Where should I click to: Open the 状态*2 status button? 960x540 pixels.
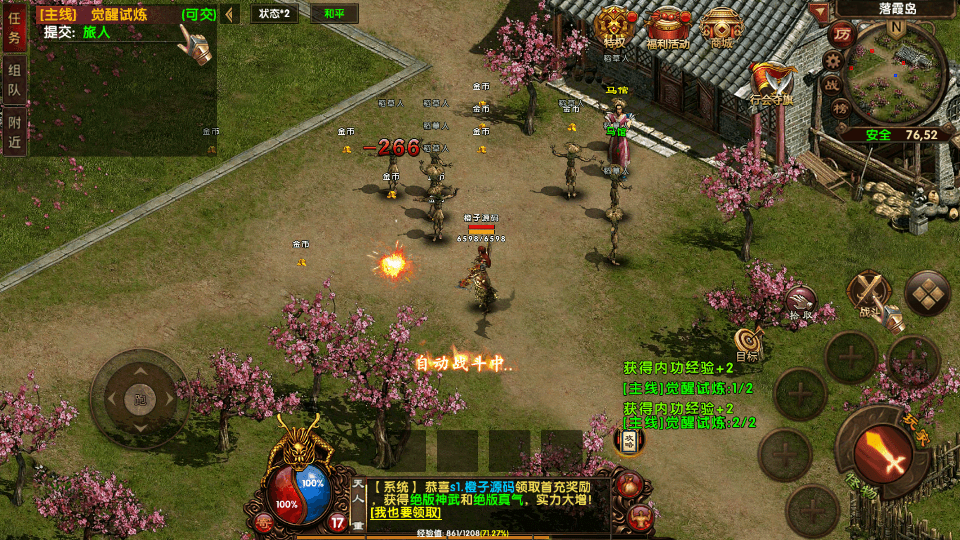(x=273, y=14)
